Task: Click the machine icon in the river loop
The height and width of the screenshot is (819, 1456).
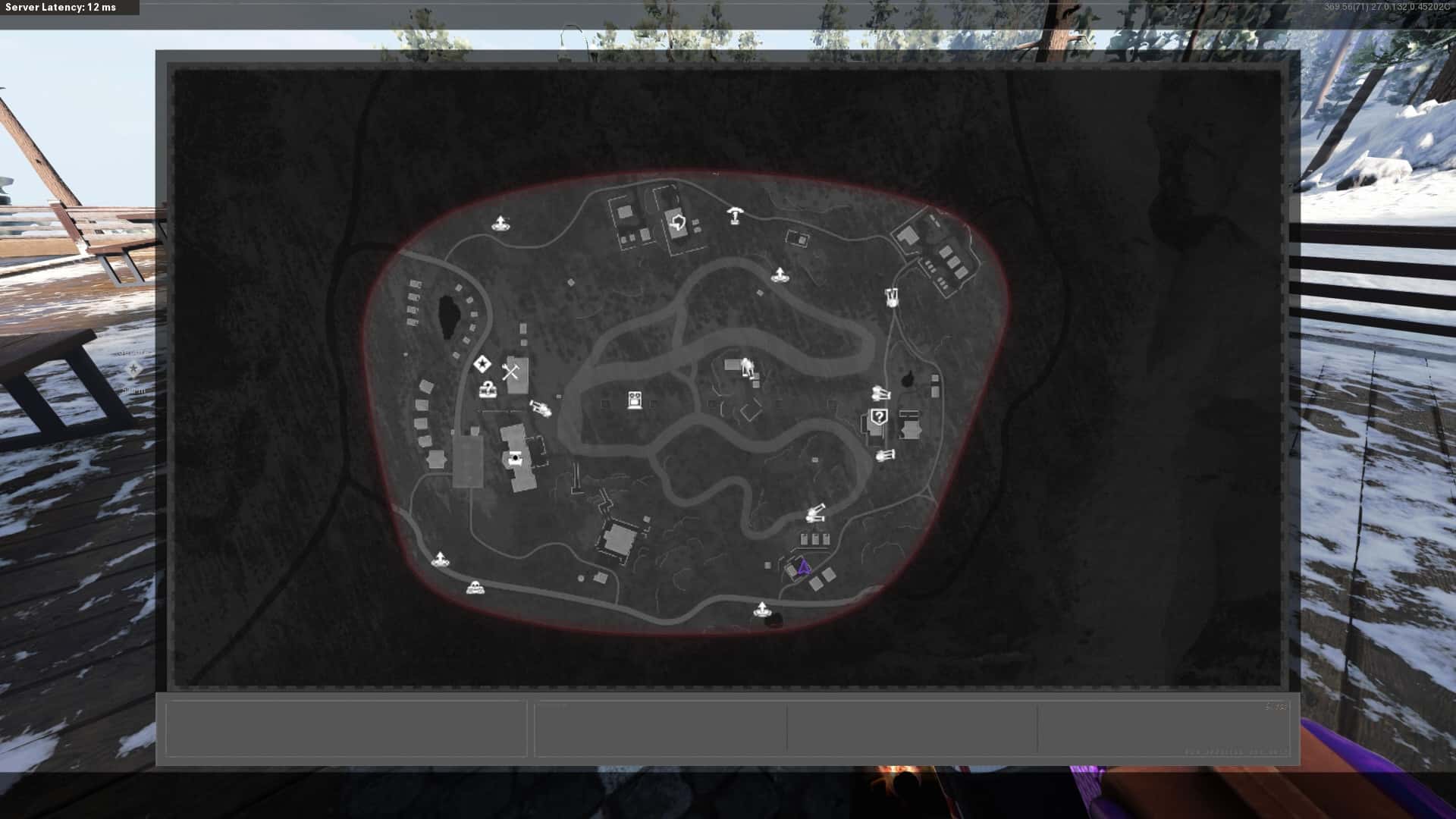Action: pos(635,400)
